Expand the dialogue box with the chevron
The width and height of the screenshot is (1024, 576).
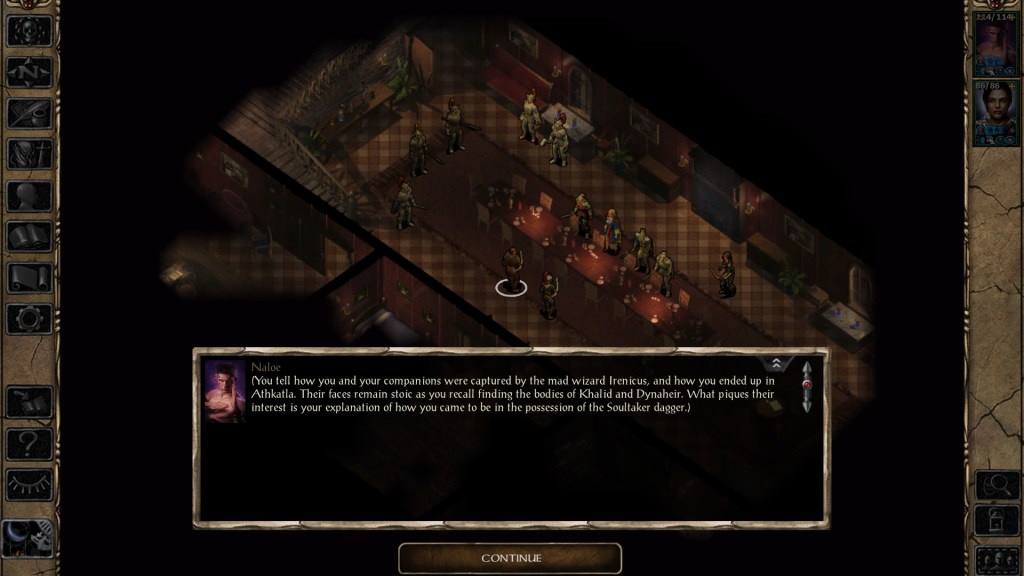pyautogui.click(x=775, y=363)
